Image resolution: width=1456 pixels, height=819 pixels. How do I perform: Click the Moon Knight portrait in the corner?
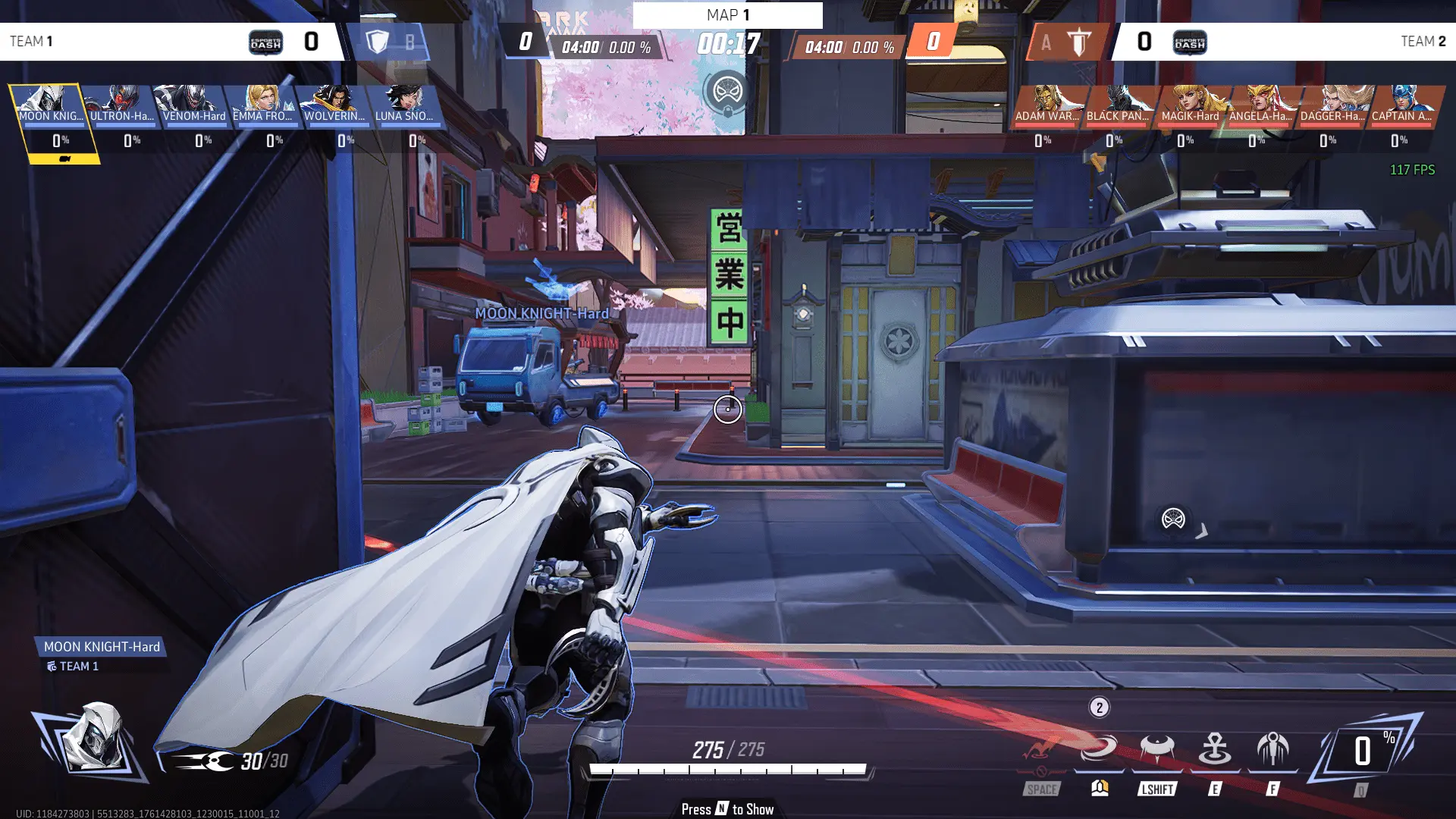pos(91,737)
